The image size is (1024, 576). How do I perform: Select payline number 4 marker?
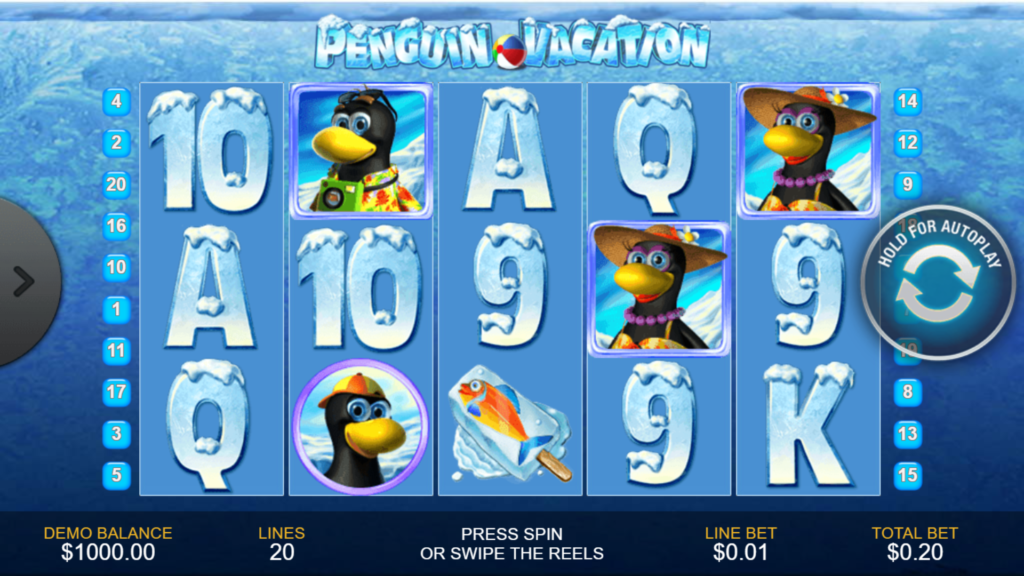point(117,101)
